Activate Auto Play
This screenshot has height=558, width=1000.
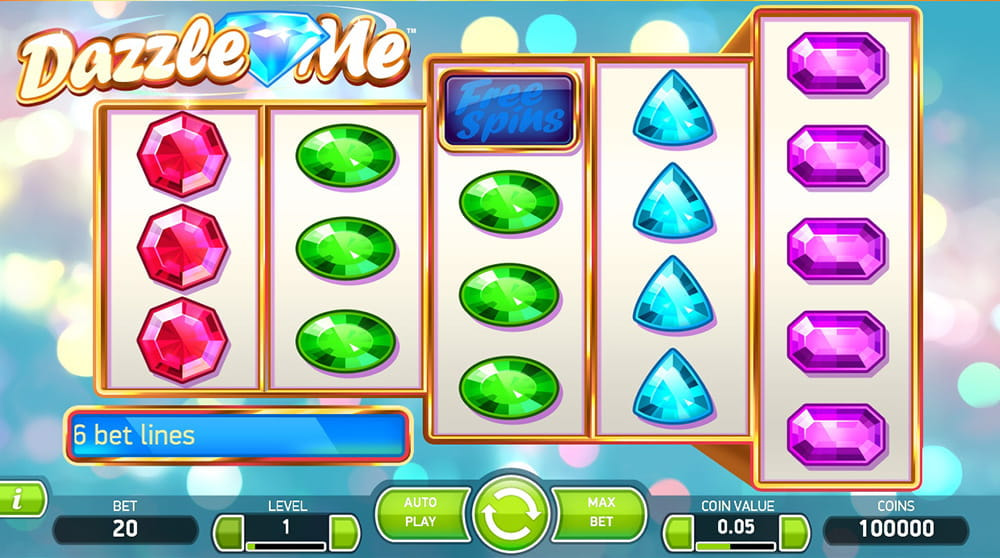point(421,513)
